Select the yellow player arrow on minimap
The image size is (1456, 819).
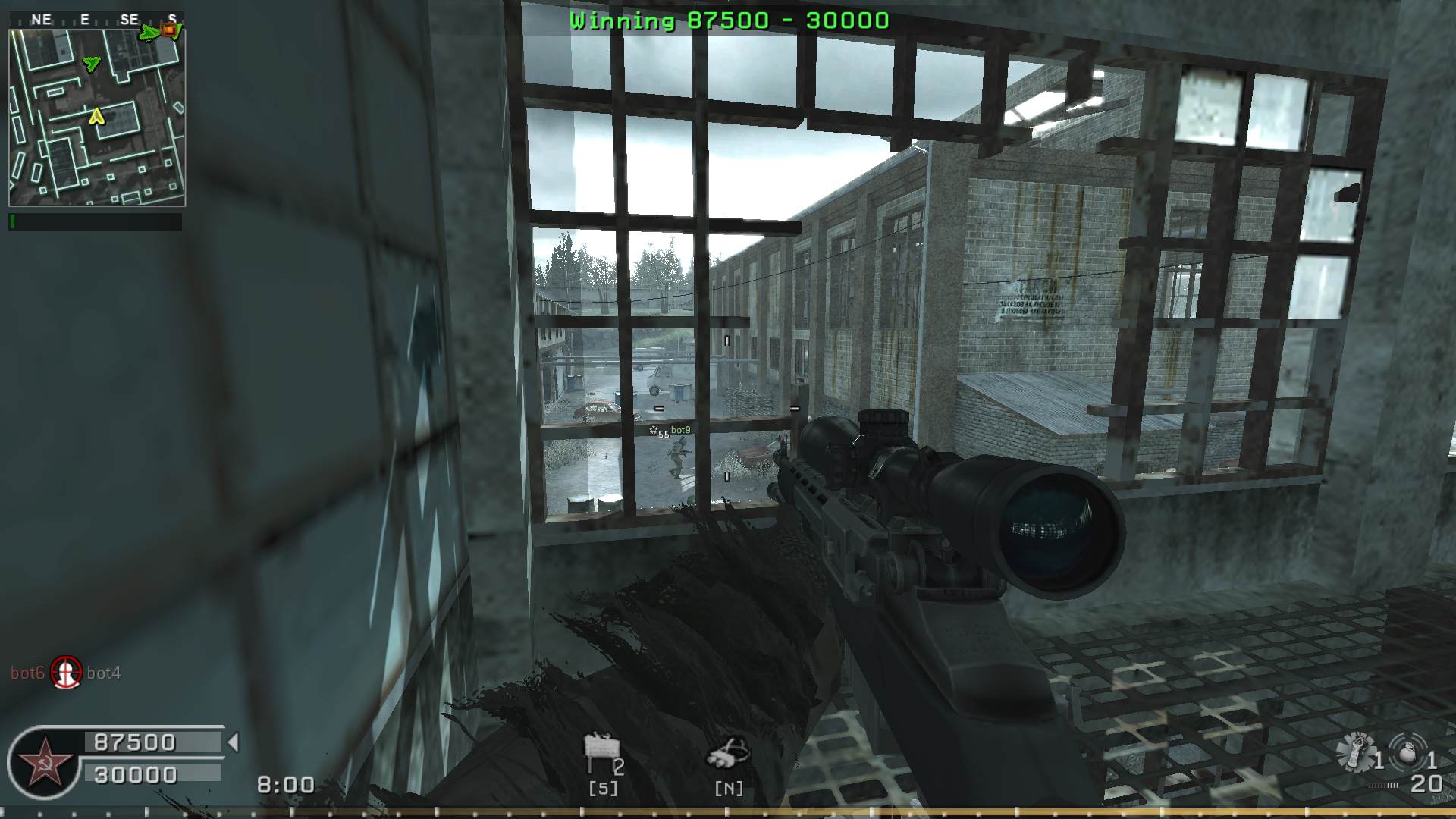pos(96,116)
